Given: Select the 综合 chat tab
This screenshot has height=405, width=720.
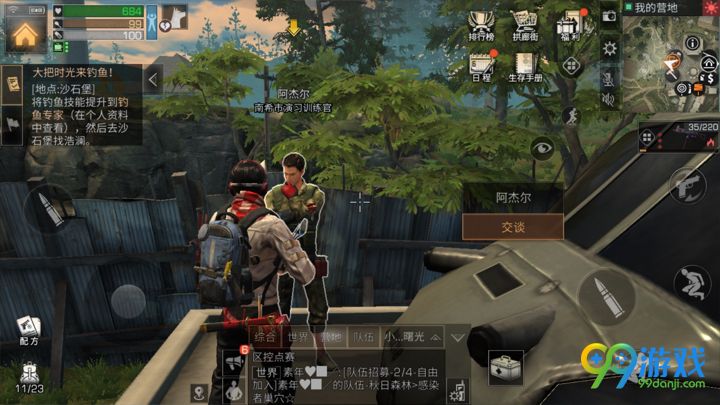Looking at the screenshot, I should click(x=265, y=337).
